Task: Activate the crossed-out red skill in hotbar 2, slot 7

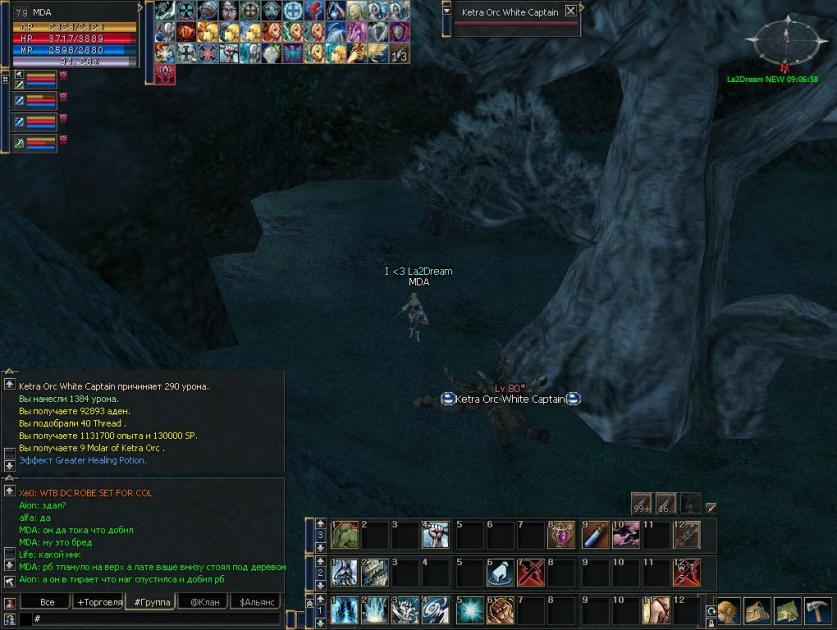Action: tap(530, 572)
